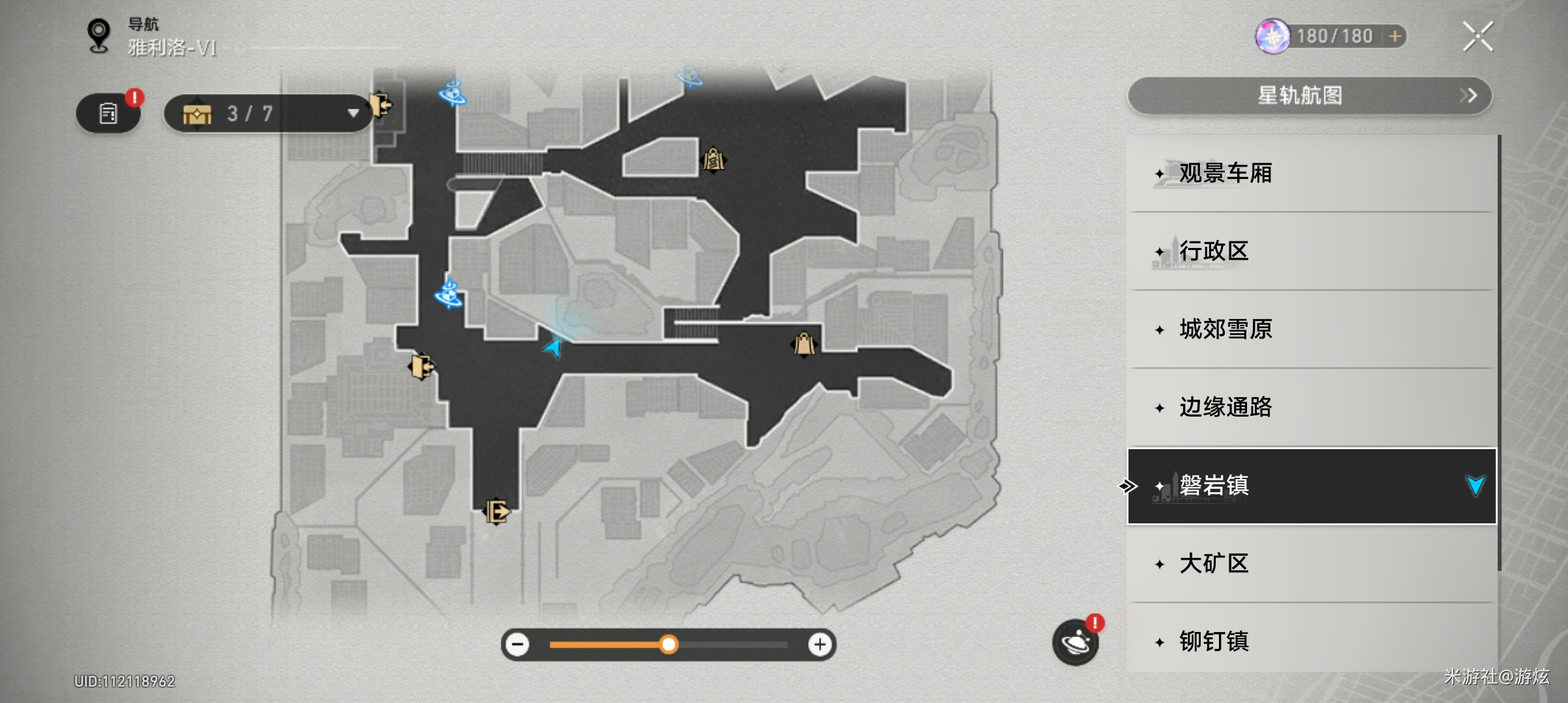Select the blue space anchor by the player arrow
Viewport: 1568px width, 703px height.
[449, 294]
